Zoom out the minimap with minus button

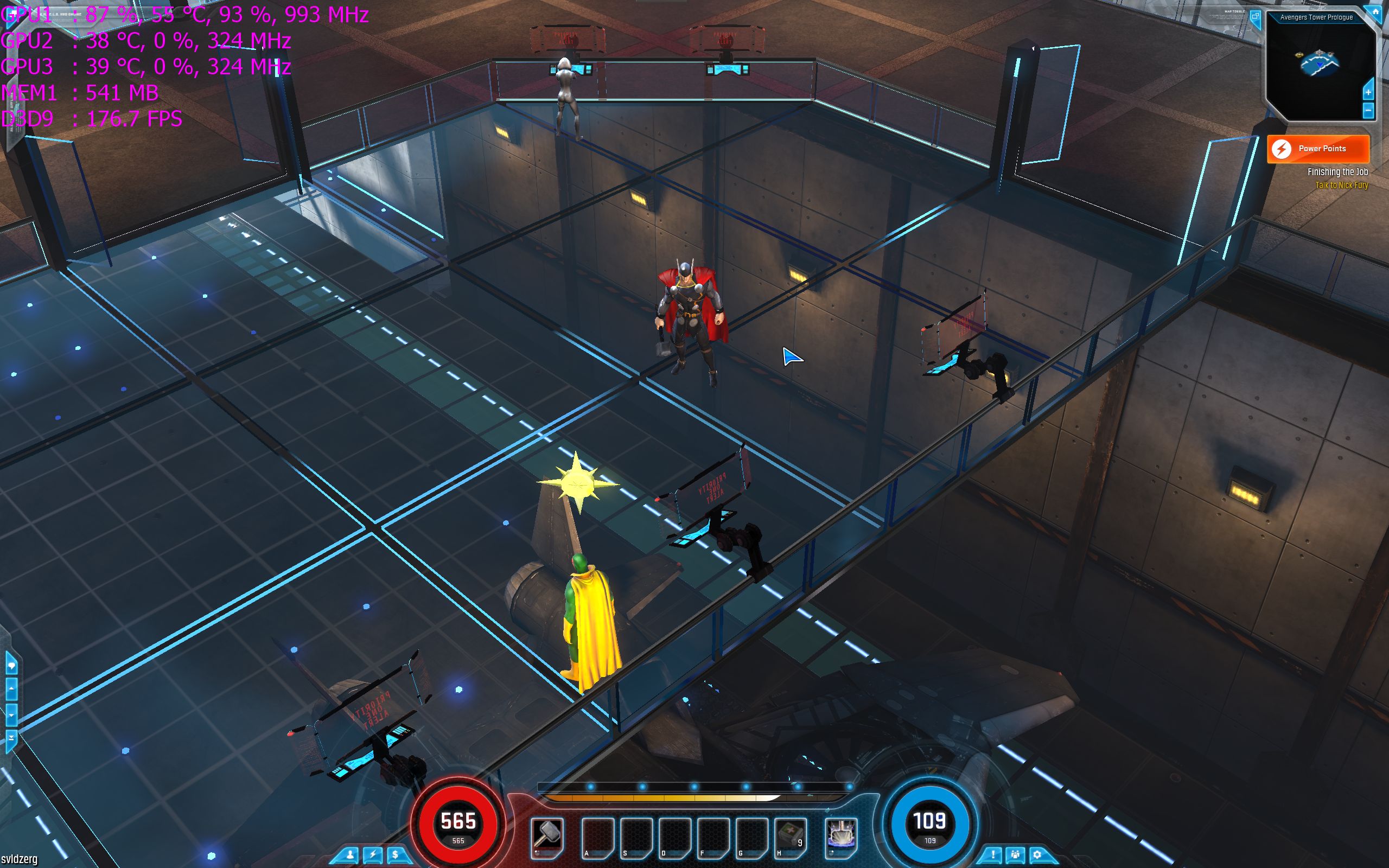(x=1368, y=110)
